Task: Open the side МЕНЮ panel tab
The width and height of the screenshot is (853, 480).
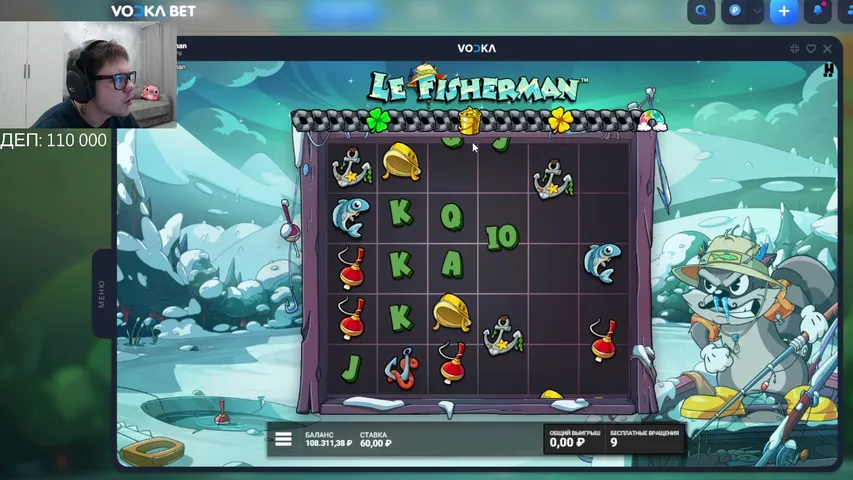Action: 101,294
